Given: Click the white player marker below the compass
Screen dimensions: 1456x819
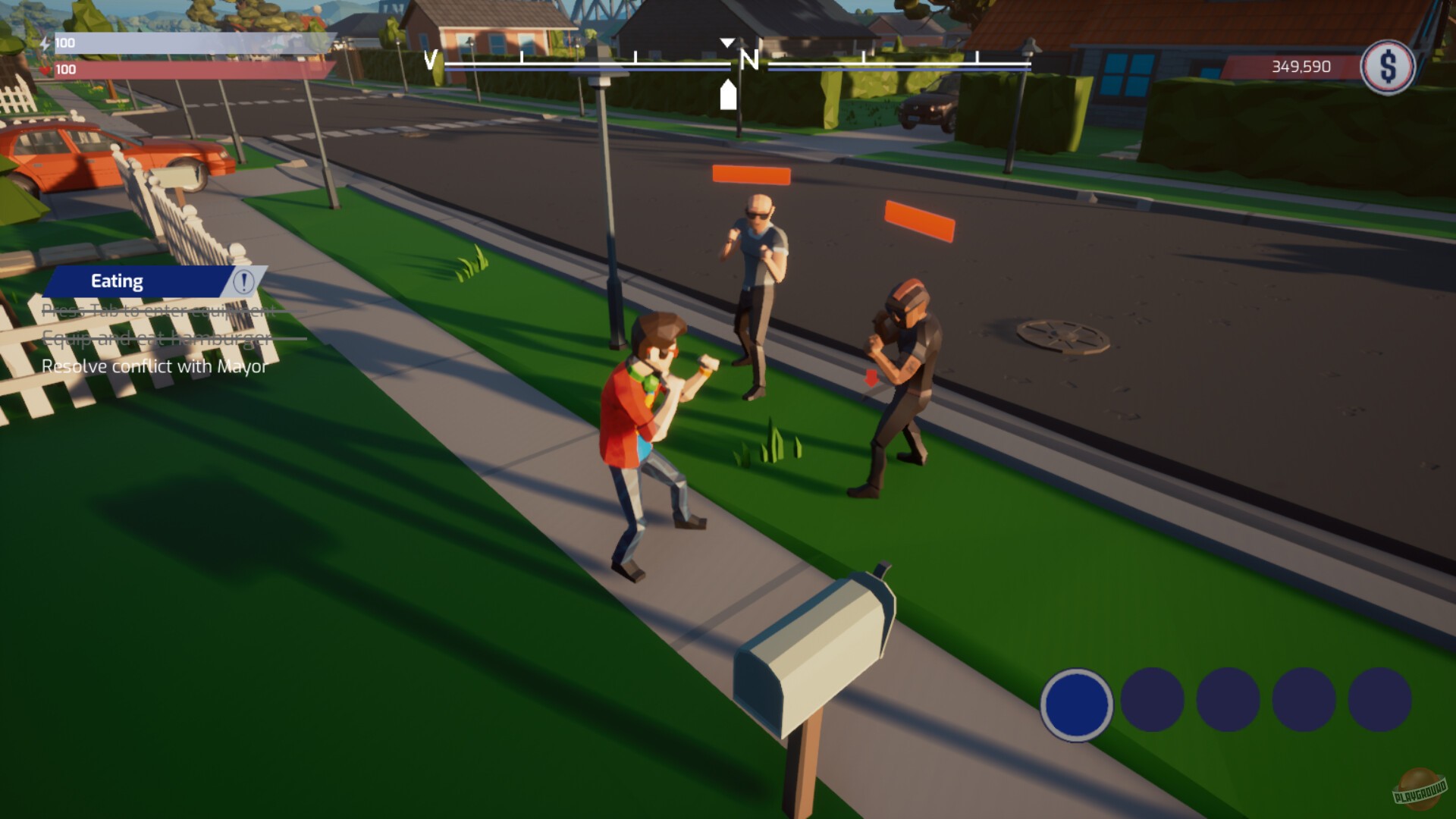Looking at the screenshot, I should click(x=727, y=96).
